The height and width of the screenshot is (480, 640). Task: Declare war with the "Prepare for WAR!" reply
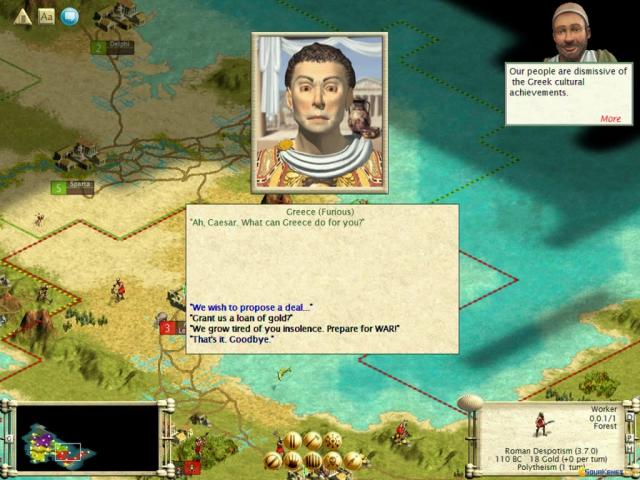(x=295, y=328)
